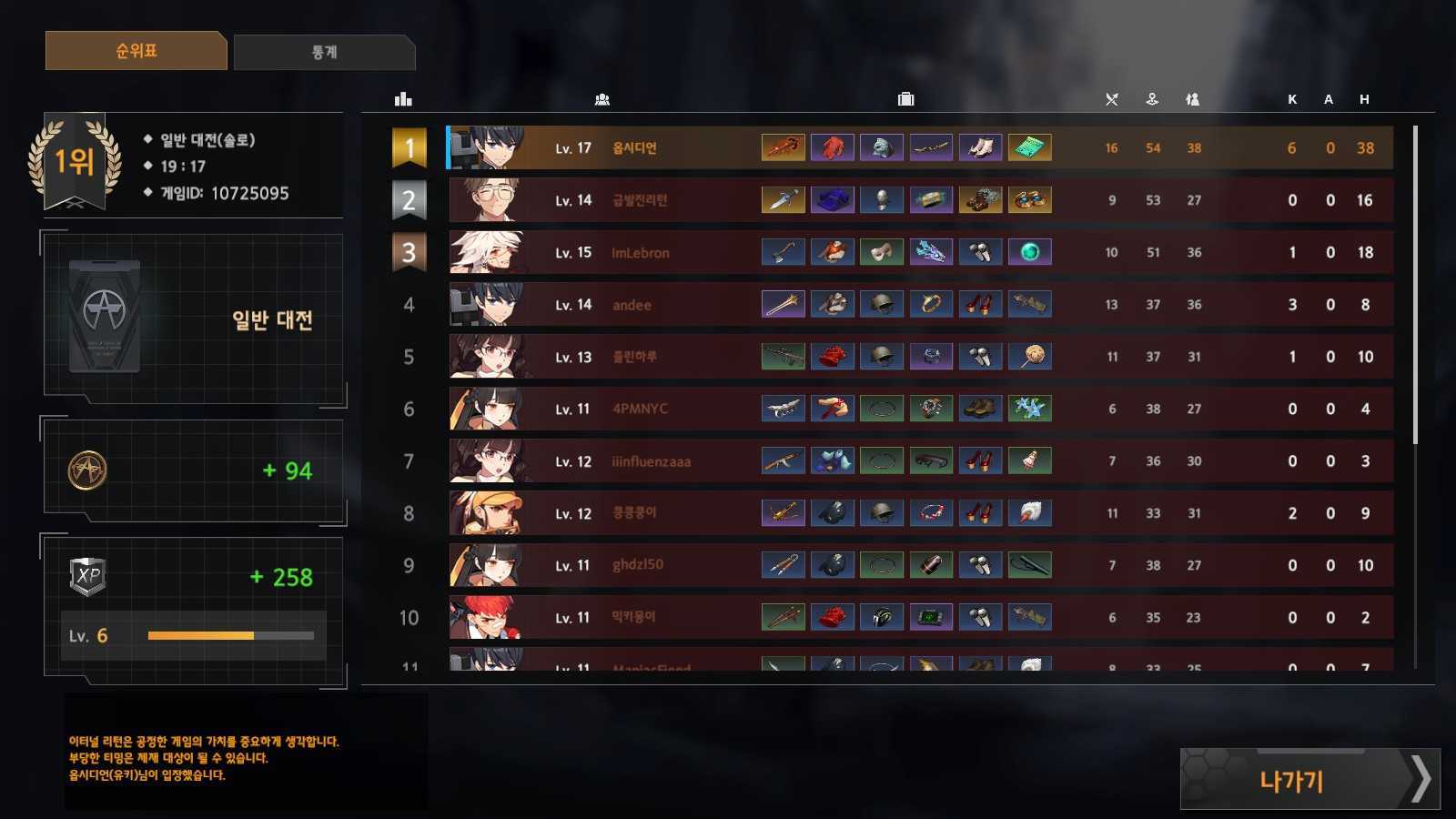Switch to the 통계 tab
The height and width of the screenshot is (819, 1456).
324,52
